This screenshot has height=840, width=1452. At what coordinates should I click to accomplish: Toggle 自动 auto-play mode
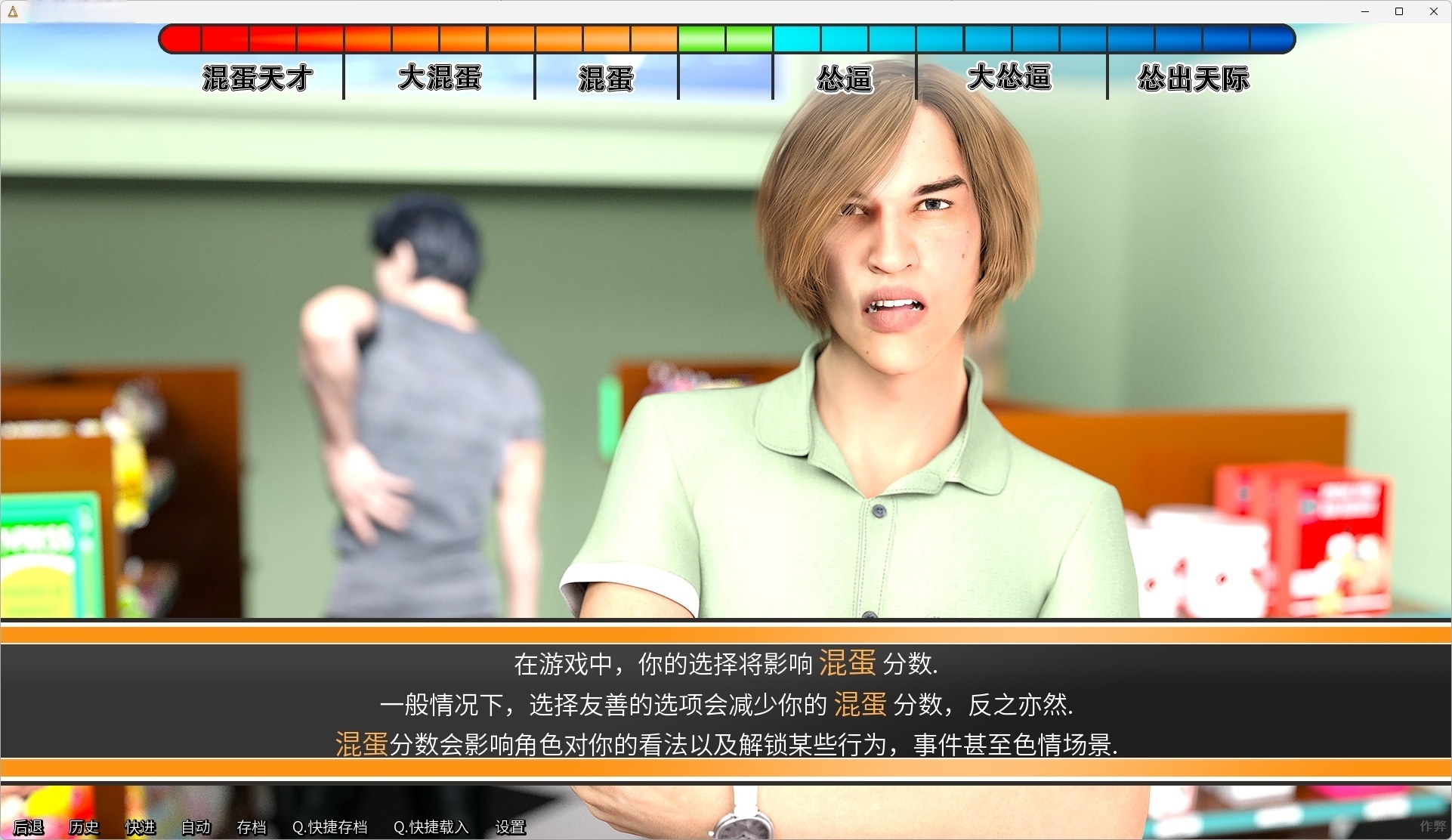[x=194, y=827]
